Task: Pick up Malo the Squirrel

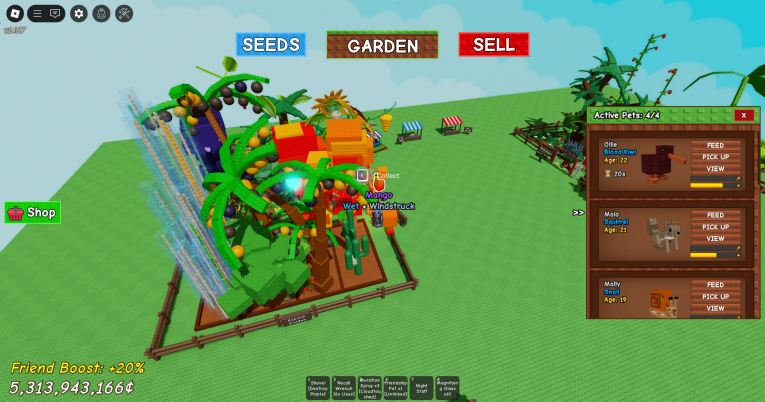Action: [x=715, y=227]
